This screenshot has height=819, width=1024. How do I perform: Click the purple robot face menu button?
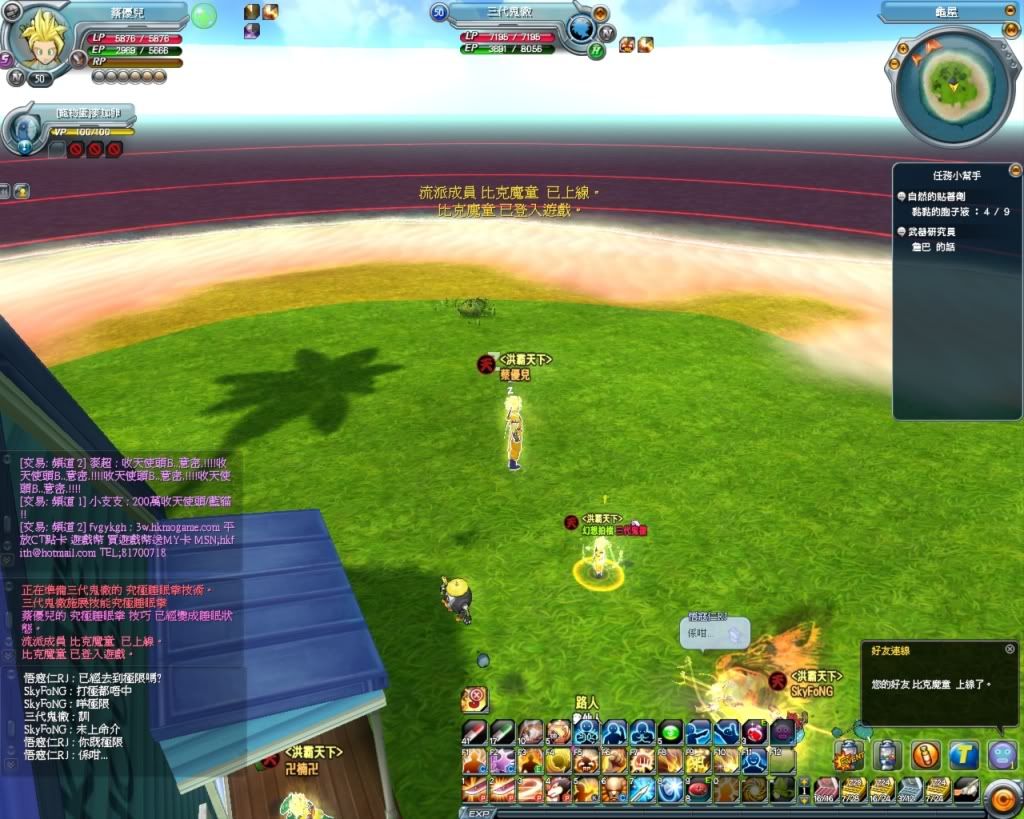click(x=1002, y=754)
